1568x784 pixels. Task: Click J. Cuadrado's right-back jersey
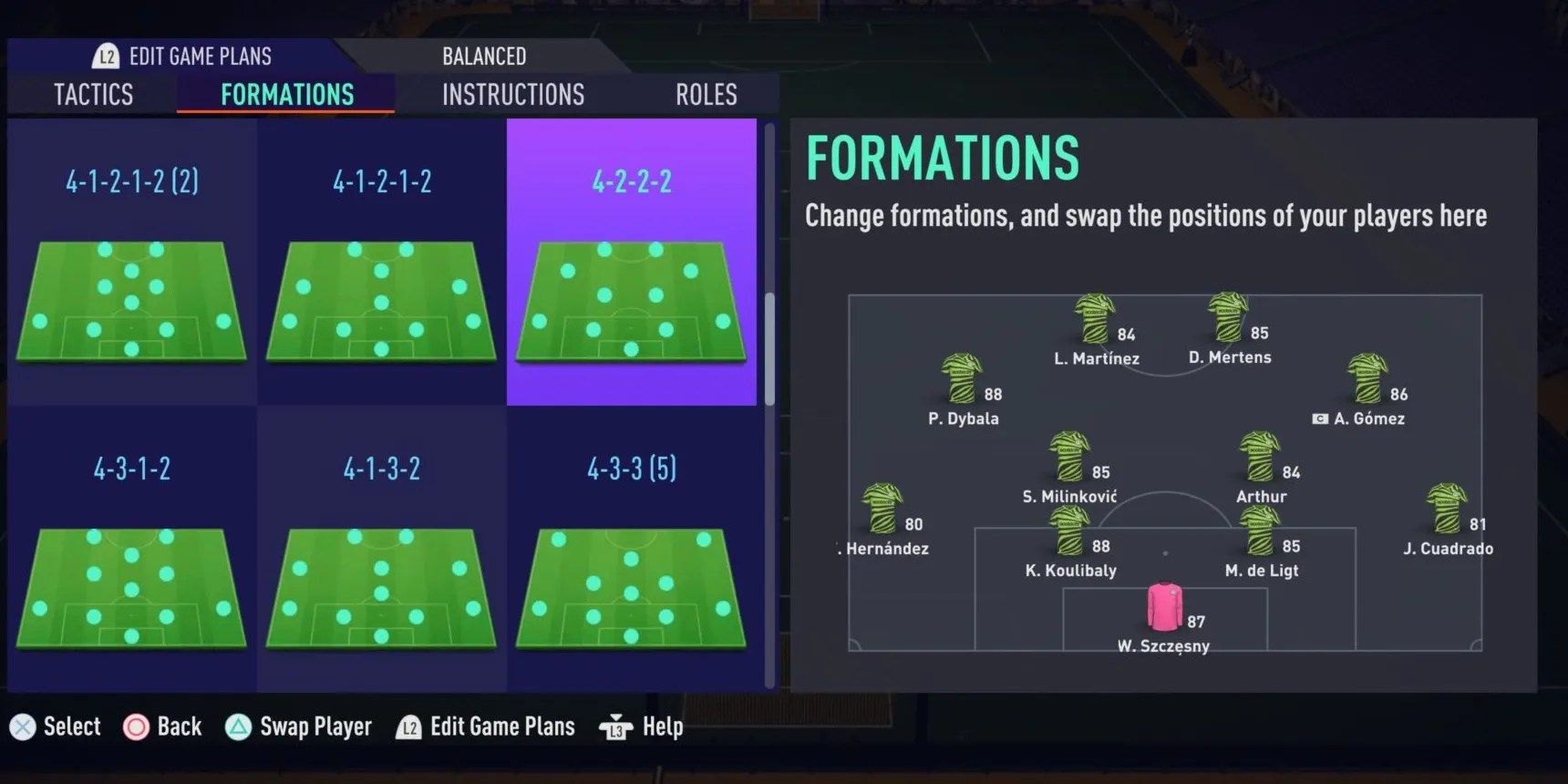pyautogui.click(x=1445, y=506)
